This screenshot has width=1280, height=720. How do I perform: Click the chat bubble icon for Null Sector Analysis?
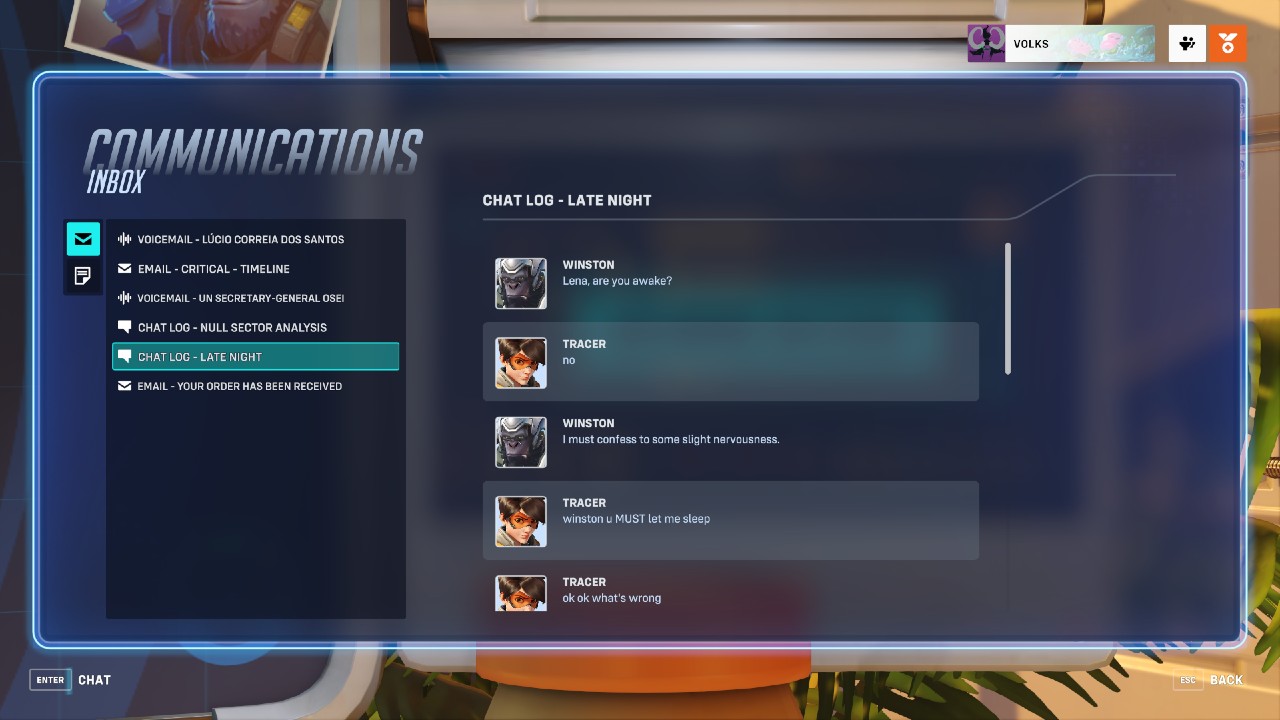point(124,327)
